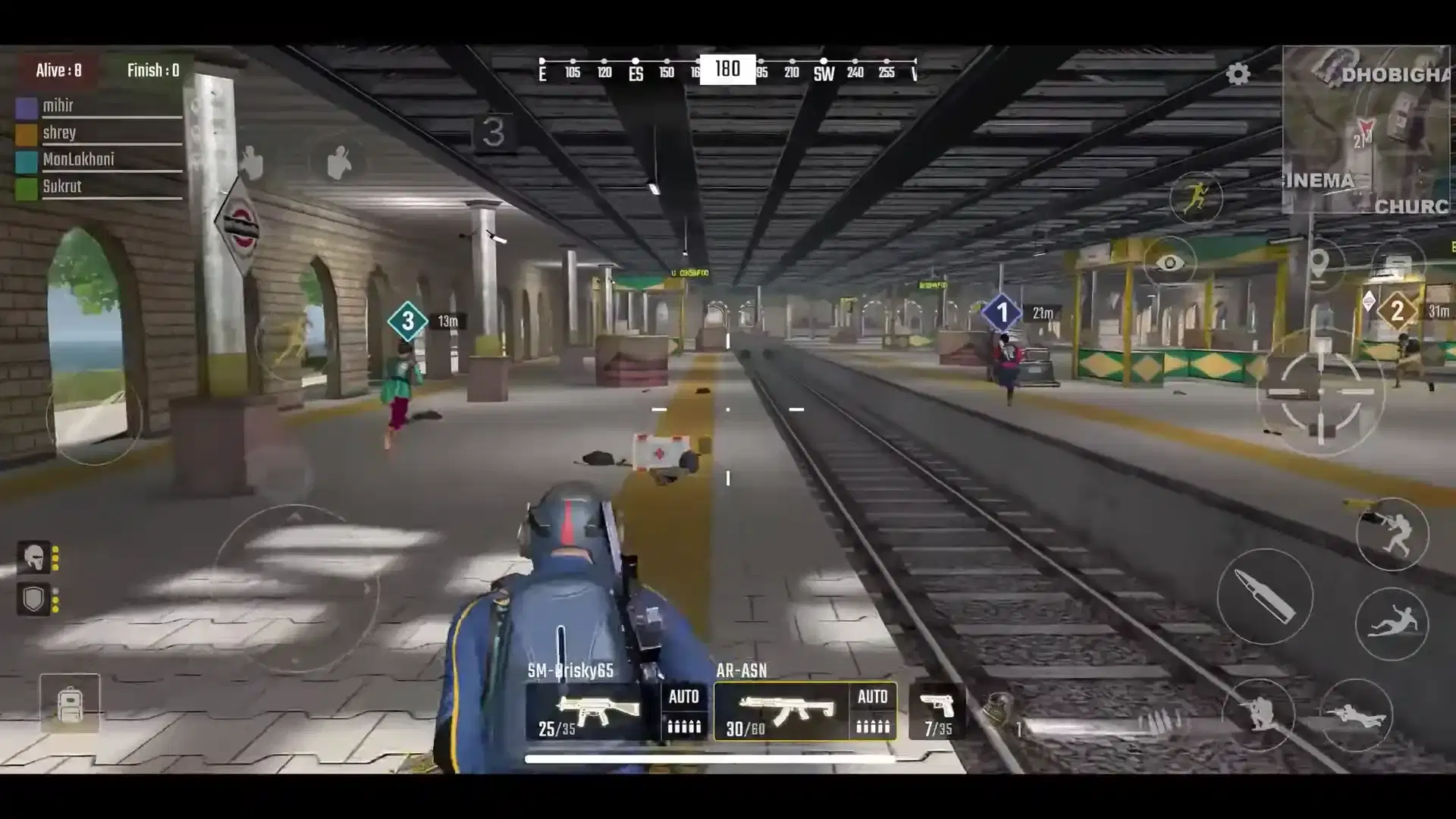Open the settings gear icon
Image resolution: width=1456 pixels, height=819 pixels.
(x=1238, y=74)
